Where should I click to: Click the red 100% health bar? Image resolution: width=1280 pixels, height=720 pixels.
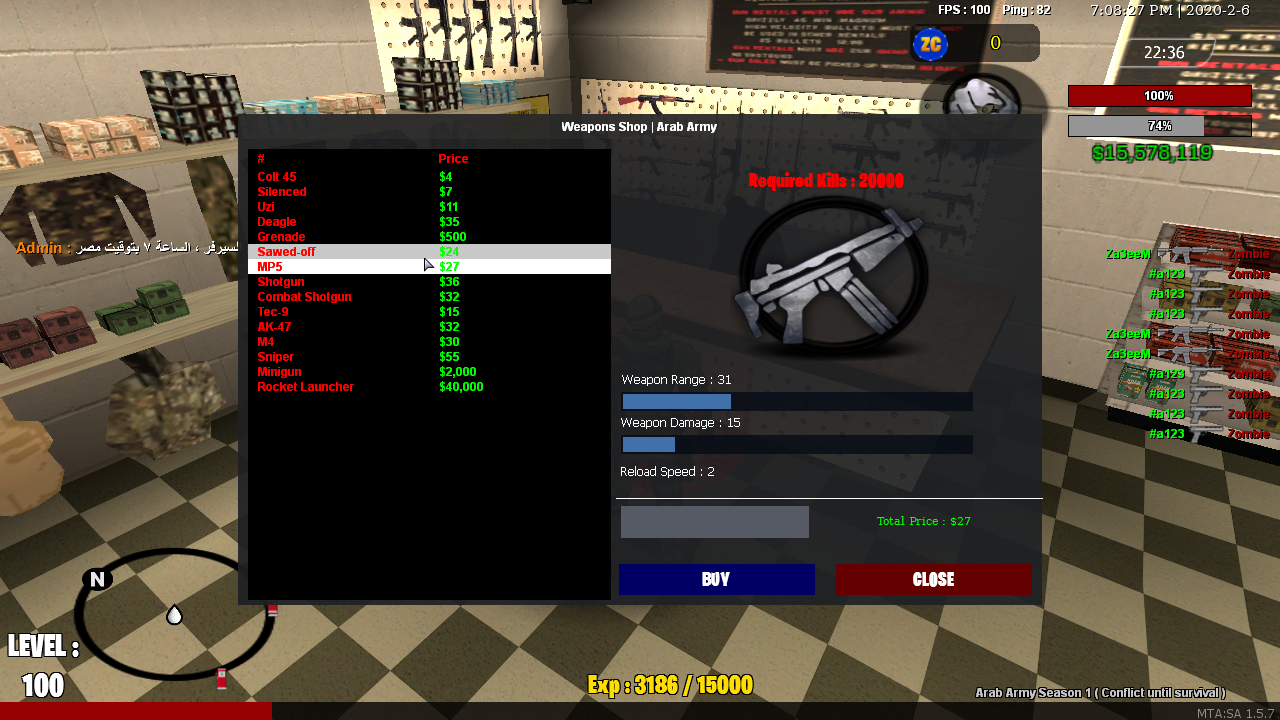point(1159,95)
